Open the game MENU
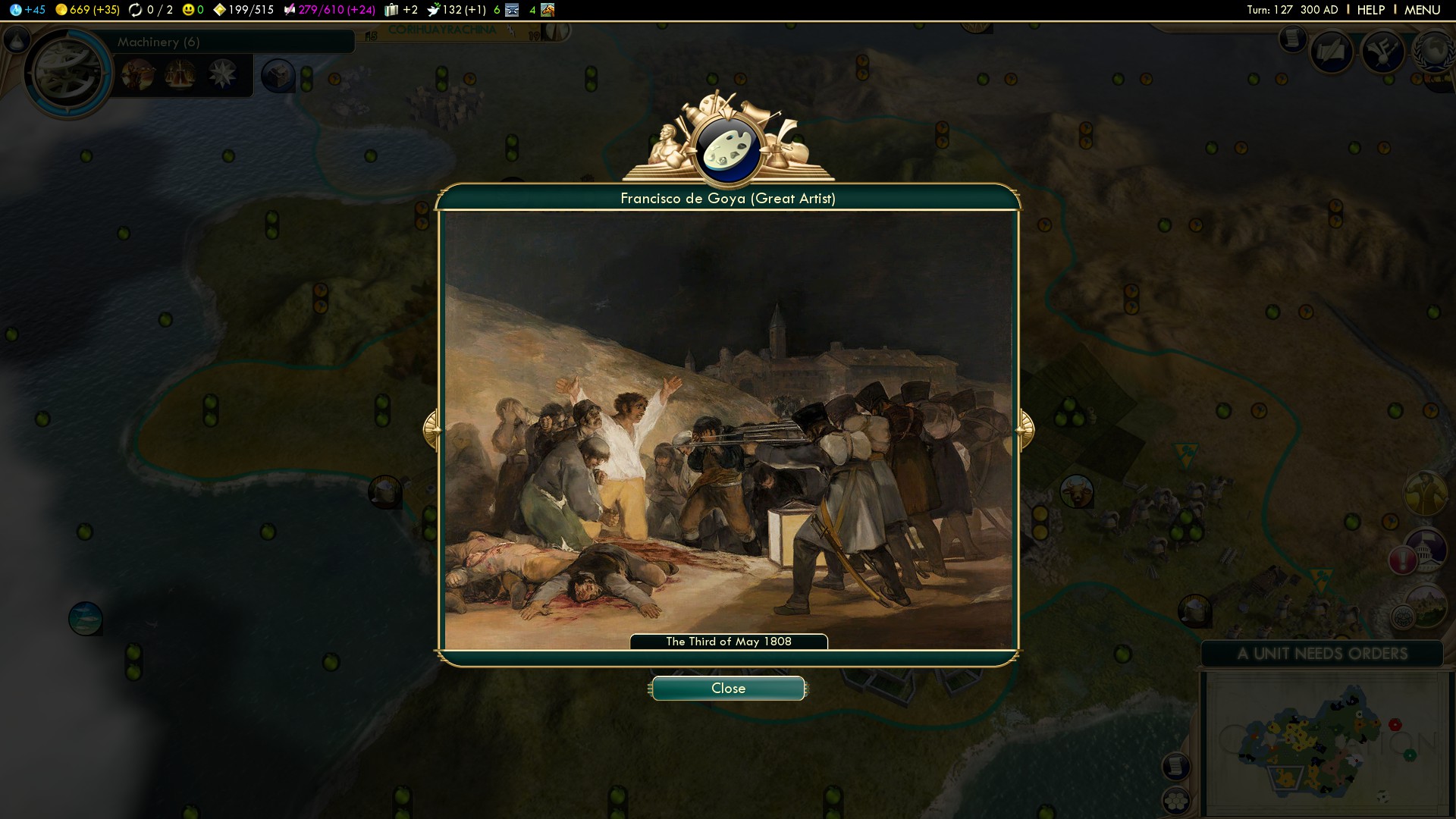1456x819 pixels. [1422, 10]
